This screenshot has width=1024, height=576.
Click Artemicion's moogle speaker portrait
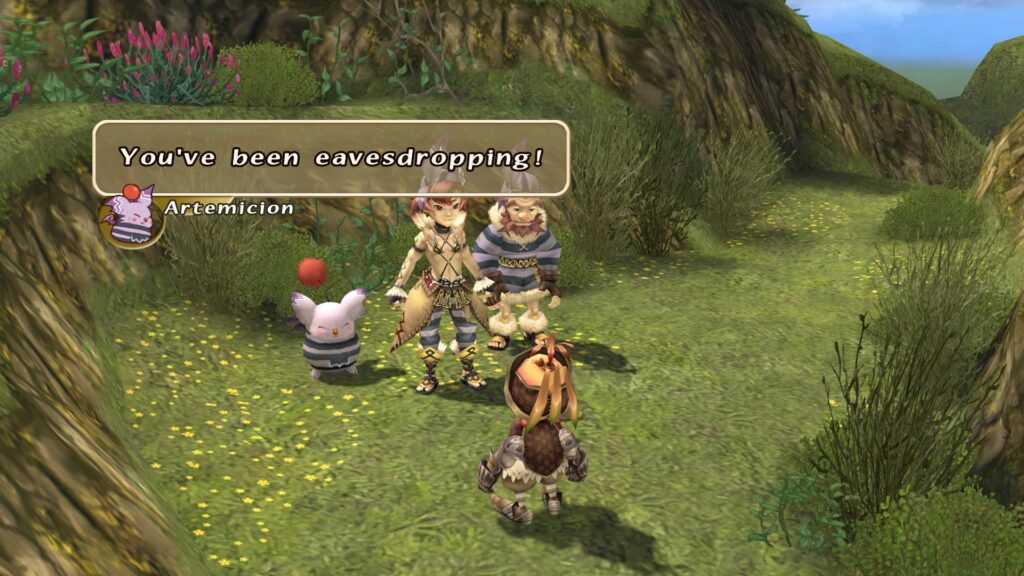pyautogui.click(x=130, y=214)
